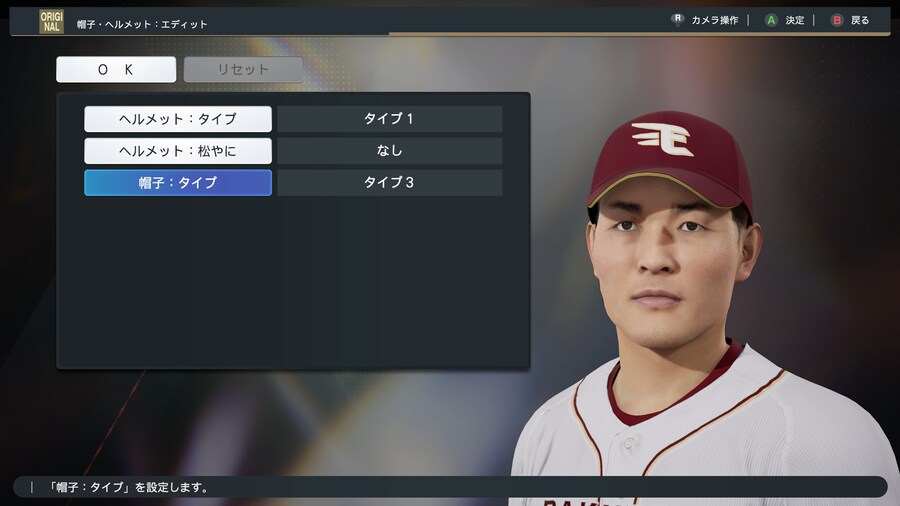900x506 pixels.
Task: Select the ヘルメット：タイプ row
Action: [178, 119]
